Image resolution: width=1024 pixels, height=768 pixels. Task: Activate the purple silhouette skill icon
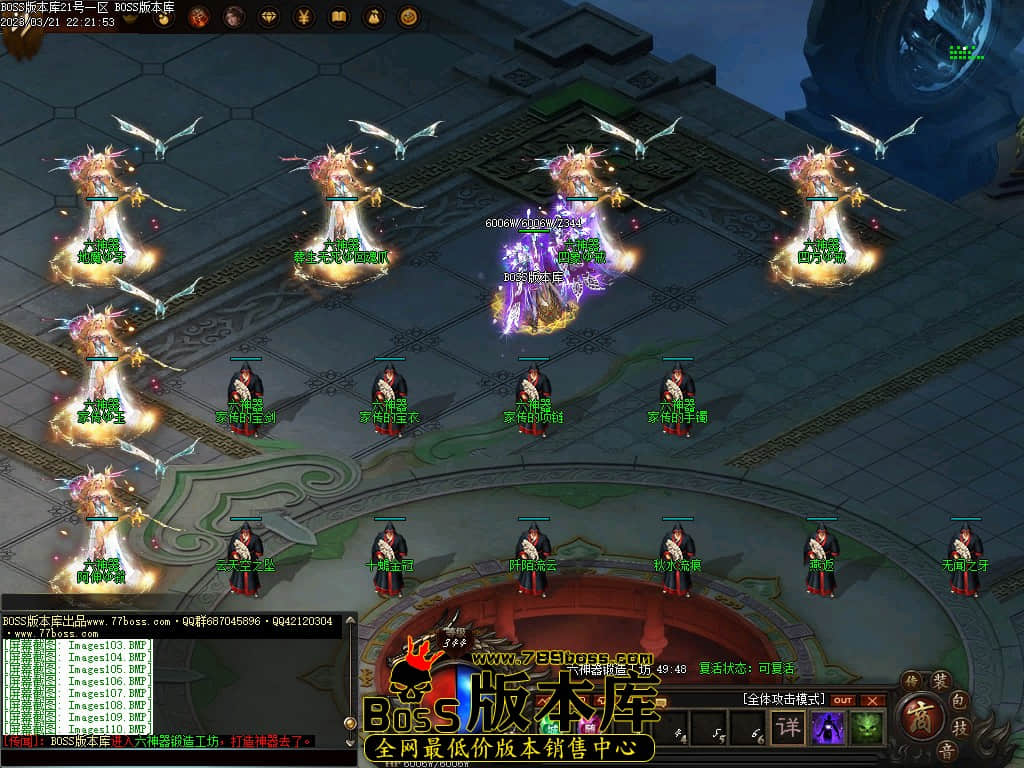click(828, 727)
